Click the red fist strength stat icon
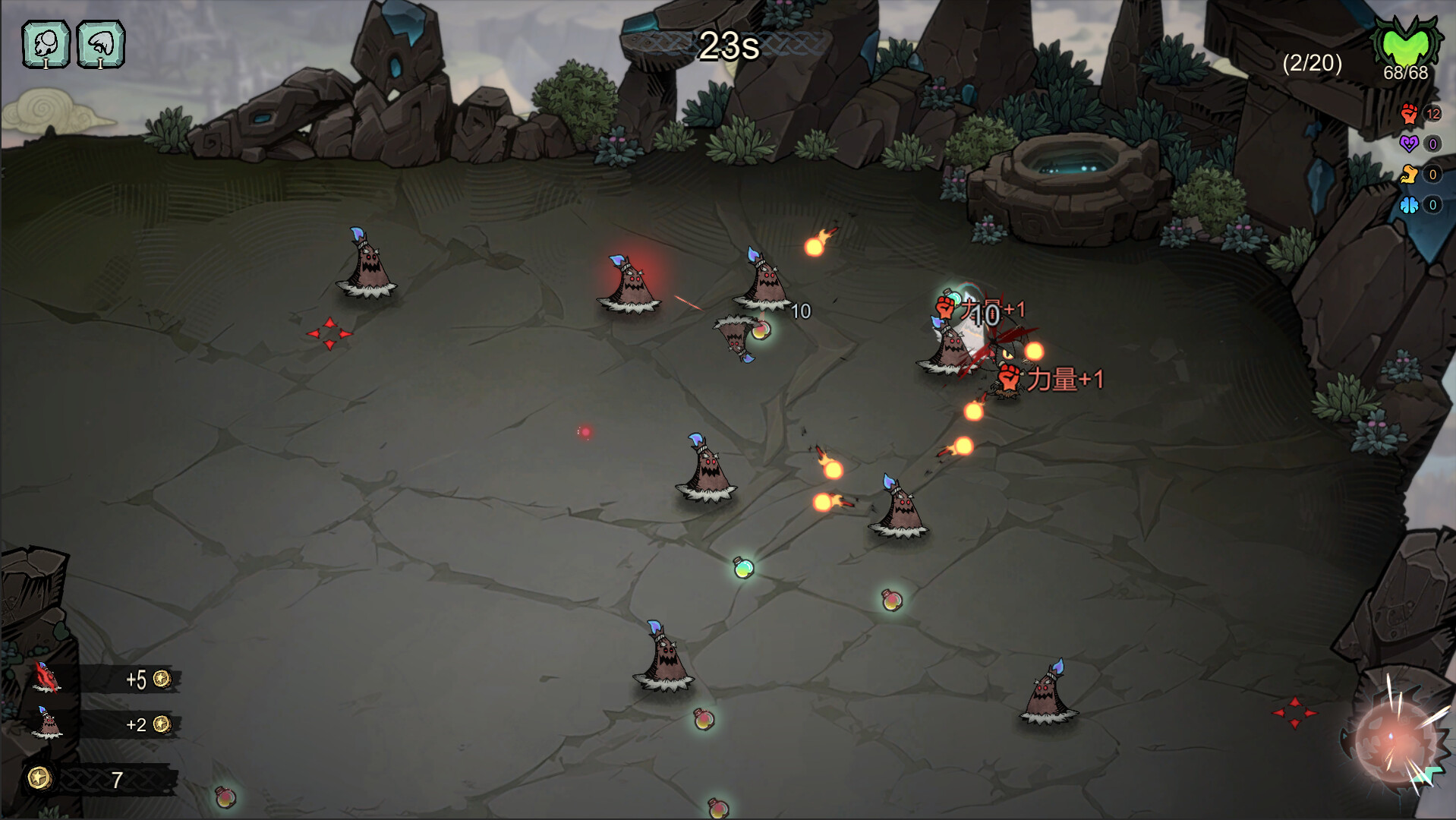 coord(1410,115)
